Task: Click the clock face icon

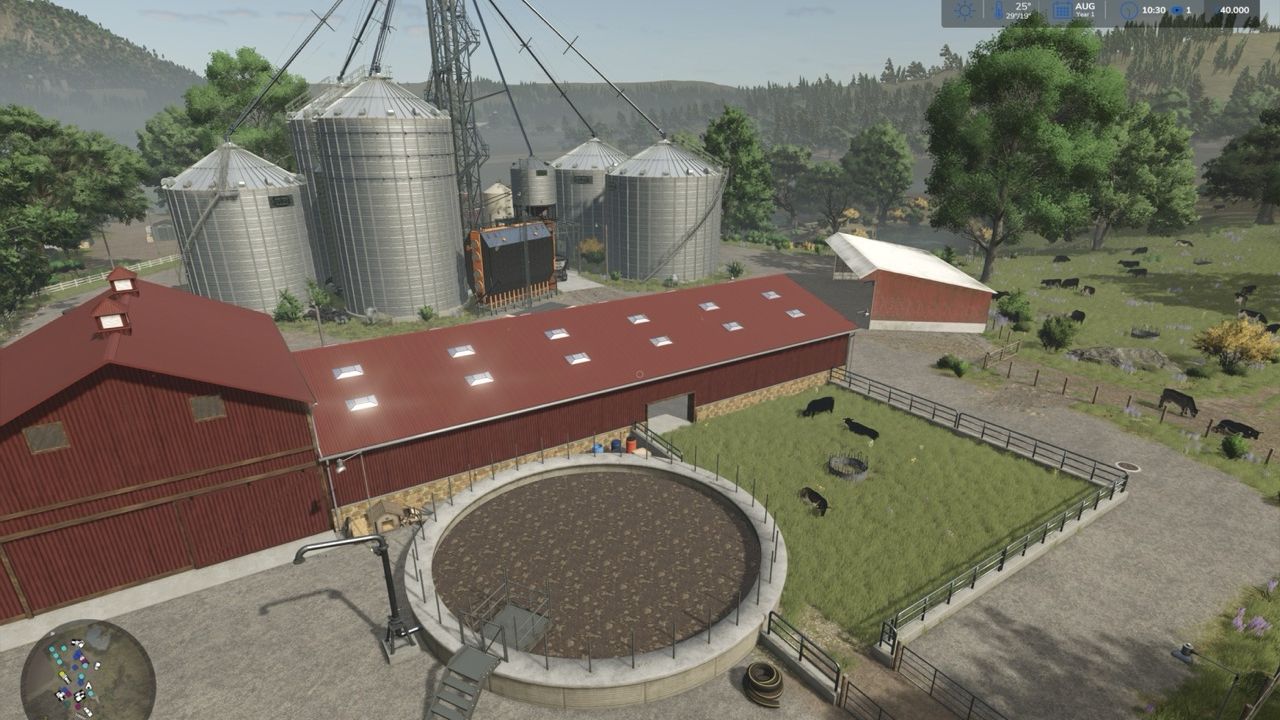Action: (x=1130, y=9)
